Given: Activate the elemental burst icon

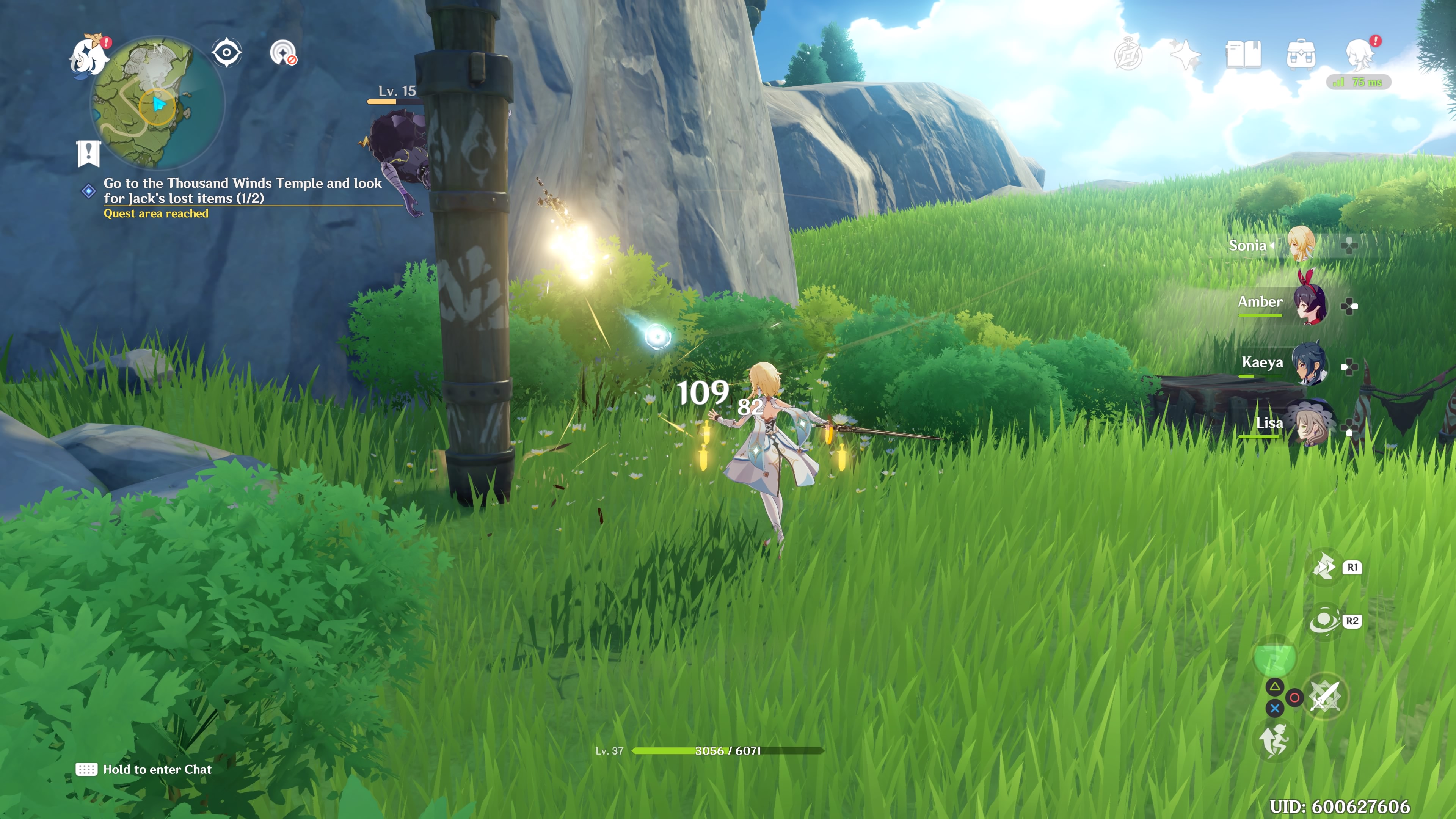Looking at the screenshot, I should [x=1324, y=621].
